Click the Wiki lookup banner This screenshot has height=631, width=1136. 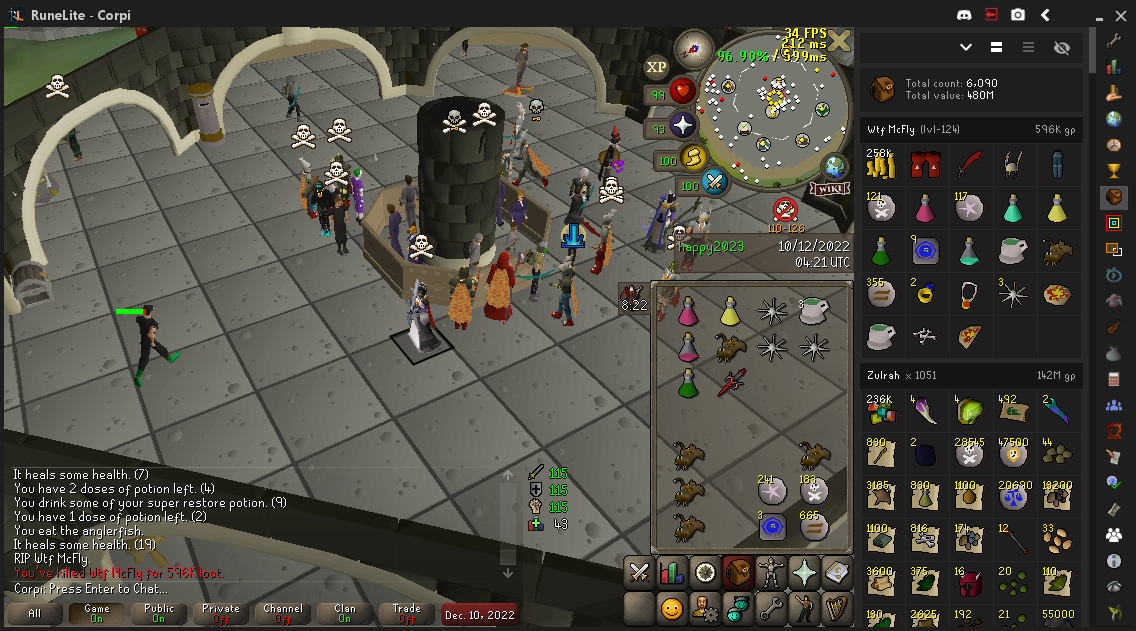(x=830, y=189)
